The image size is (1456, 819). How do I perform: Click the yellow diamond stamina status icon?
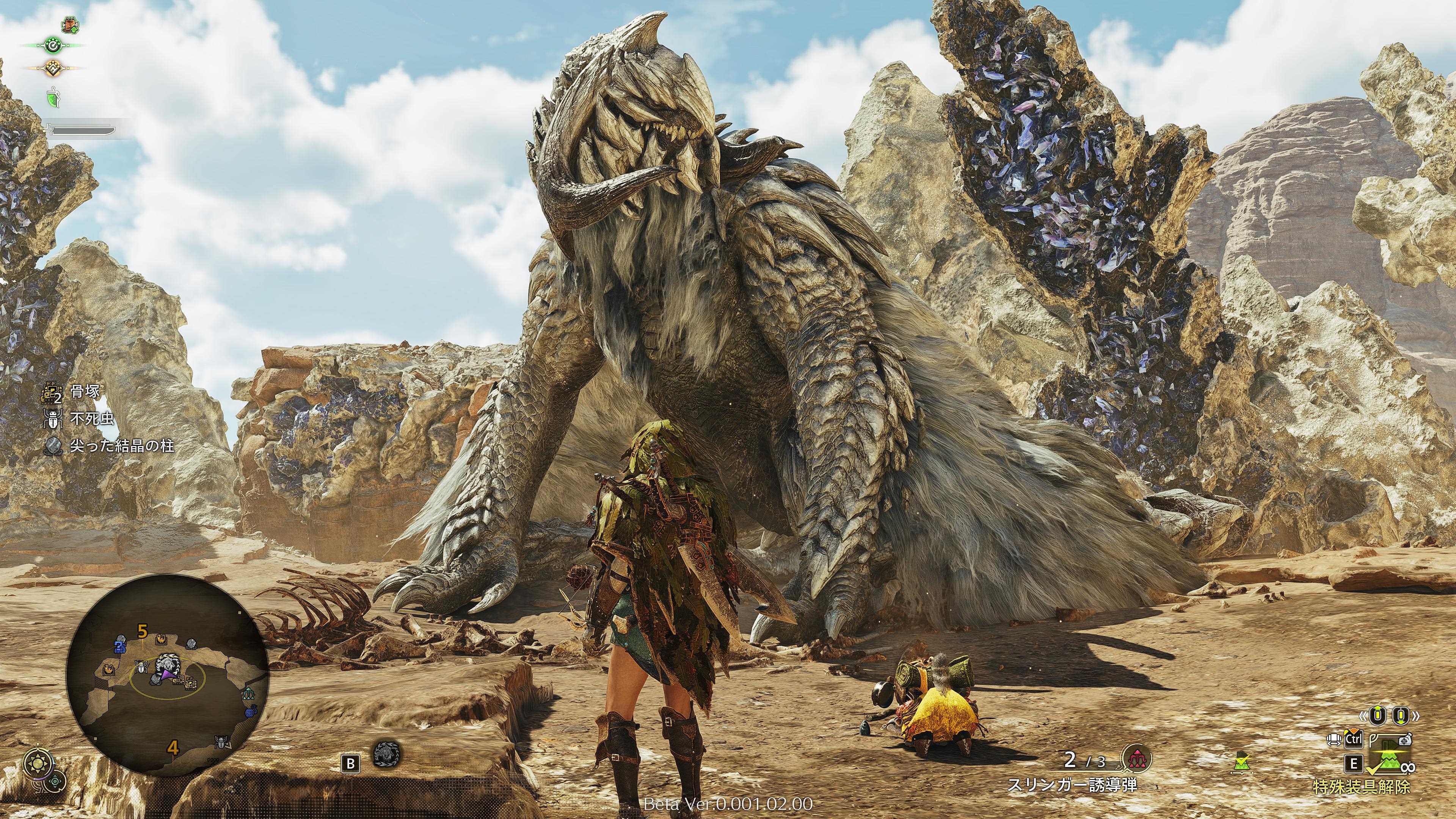[53, 68]
